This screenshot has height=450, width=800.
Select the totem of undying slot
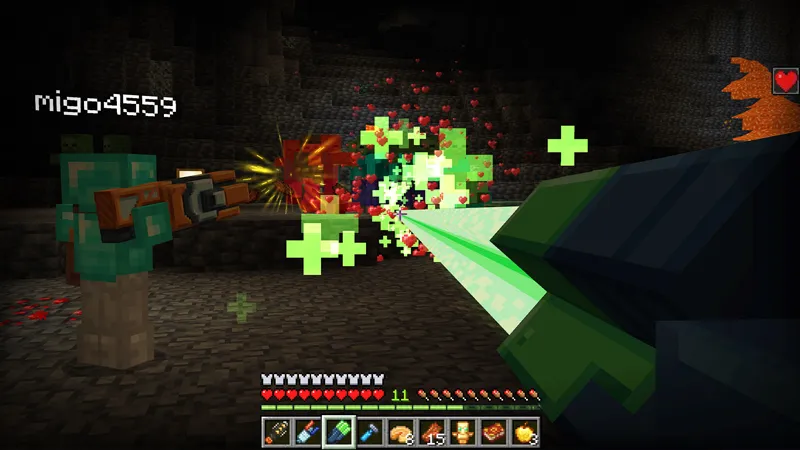pos(462,431)
